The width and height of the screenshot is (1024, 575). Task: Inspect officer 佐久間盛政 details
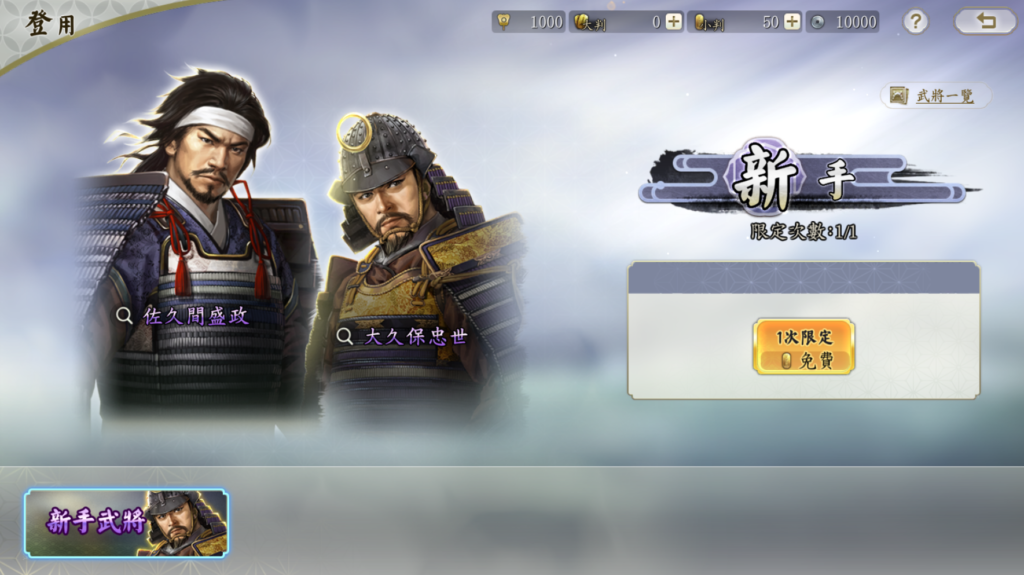tap(183, 316)
